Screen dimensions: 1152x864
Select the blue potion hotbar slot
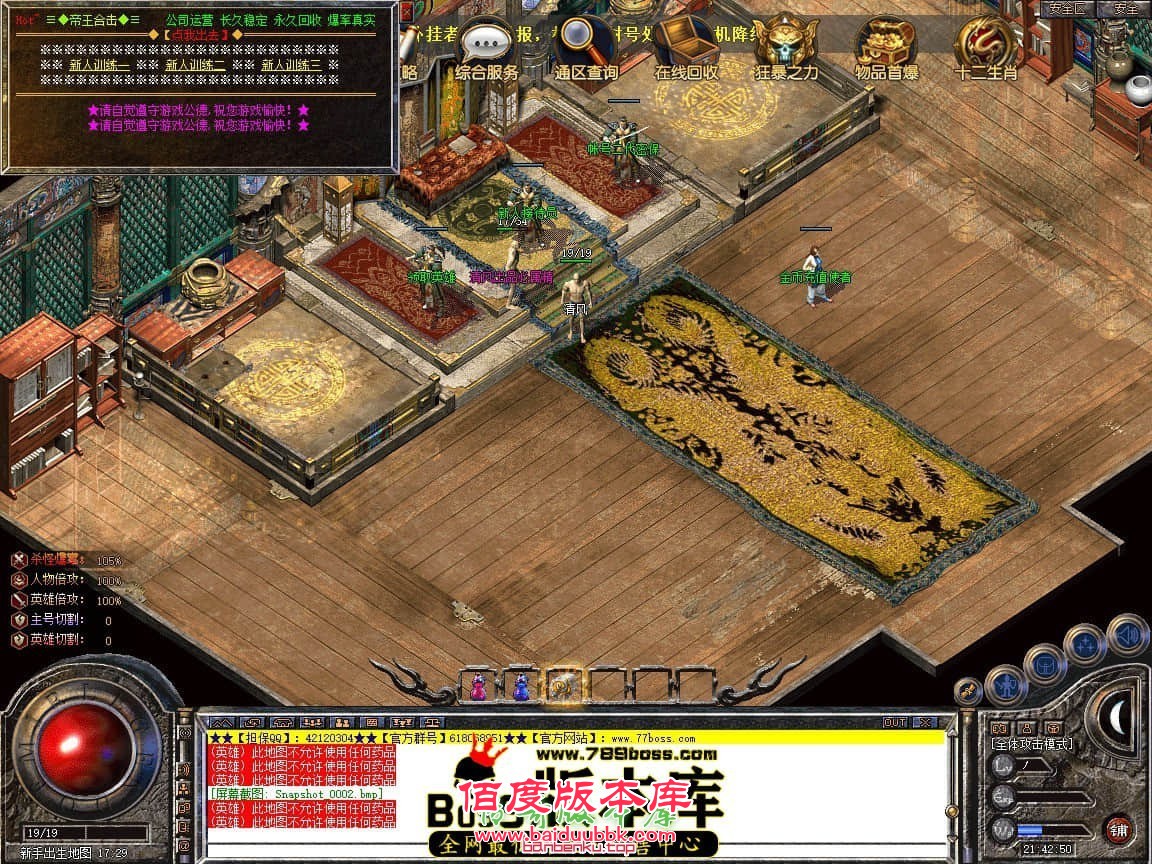tap(520, 685)
